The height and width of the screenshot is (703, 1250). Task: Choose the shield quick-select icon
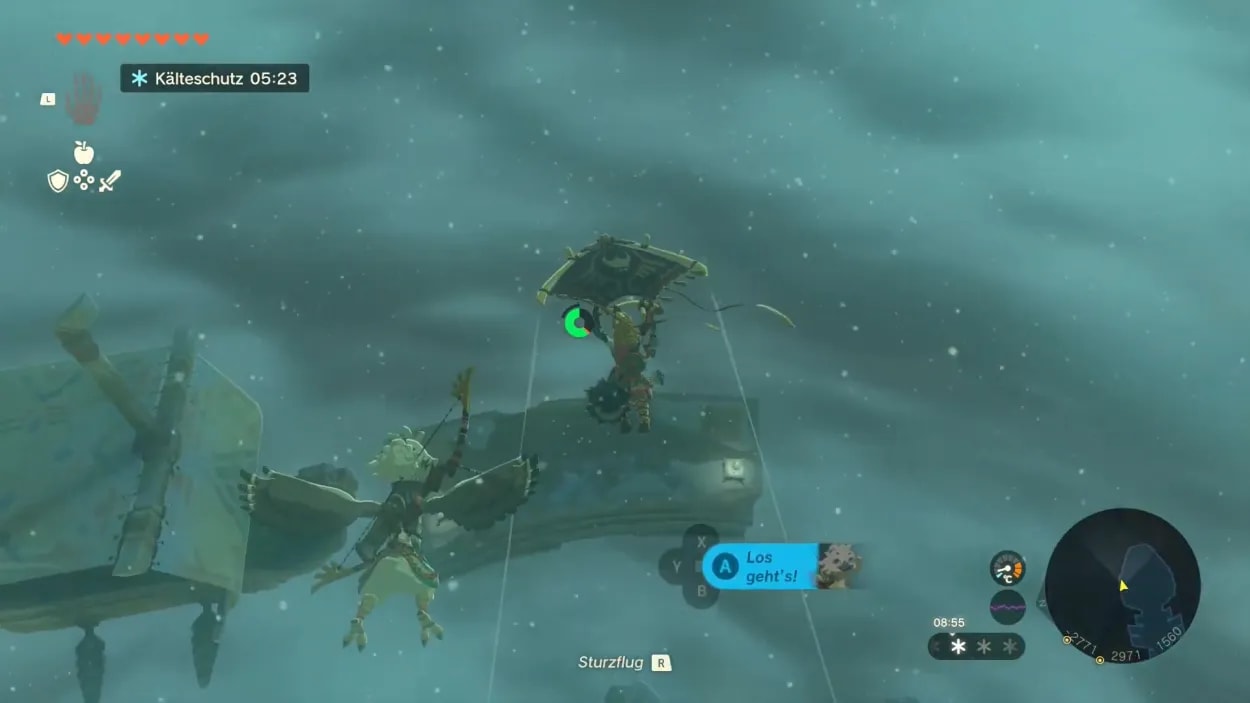coord(58,181)
